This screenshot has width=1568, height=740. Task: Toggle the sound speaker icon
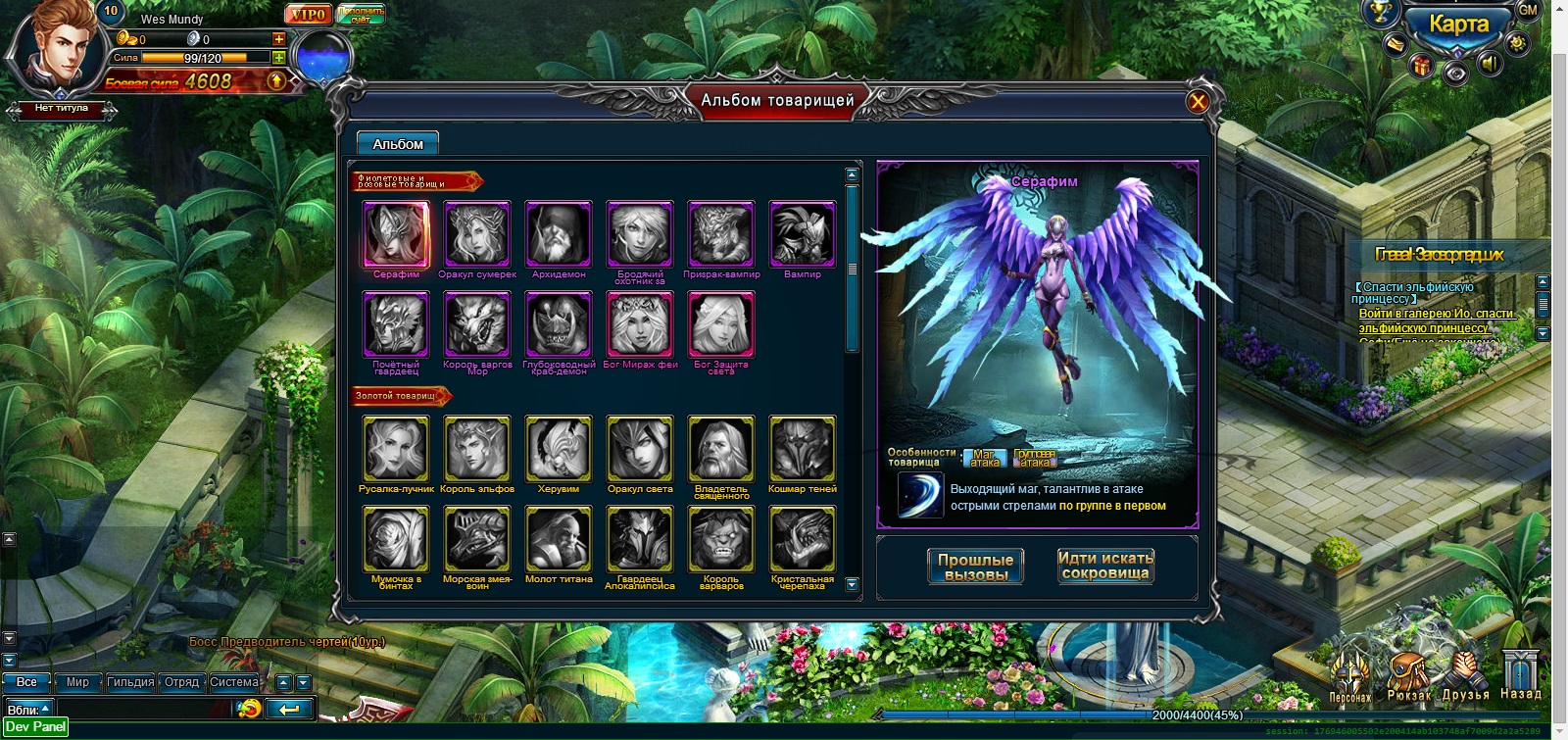1490,65
